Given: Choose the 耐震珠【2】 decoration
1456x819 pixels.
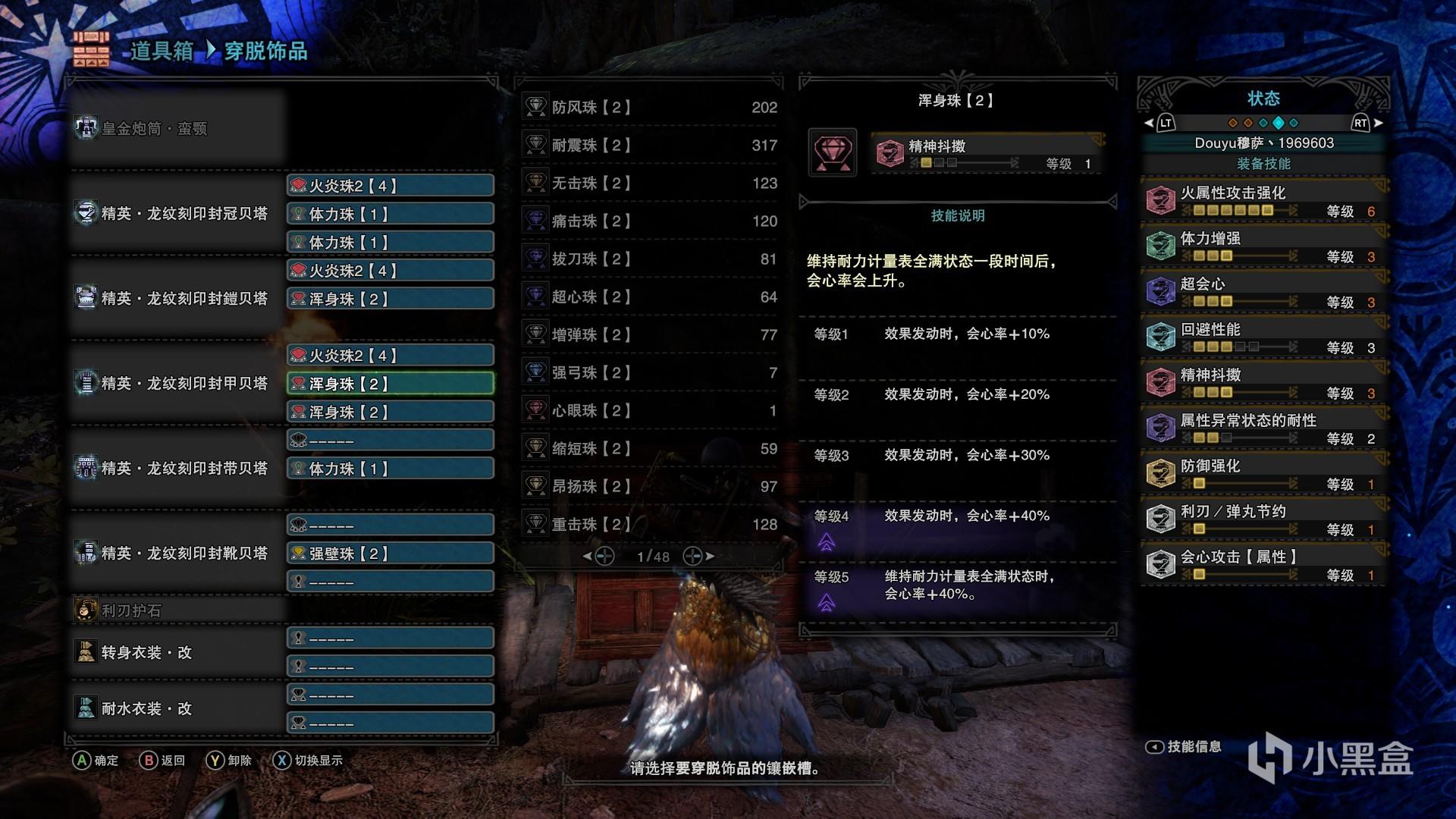Looking at the screenshot, I should [x=650, y=145].
